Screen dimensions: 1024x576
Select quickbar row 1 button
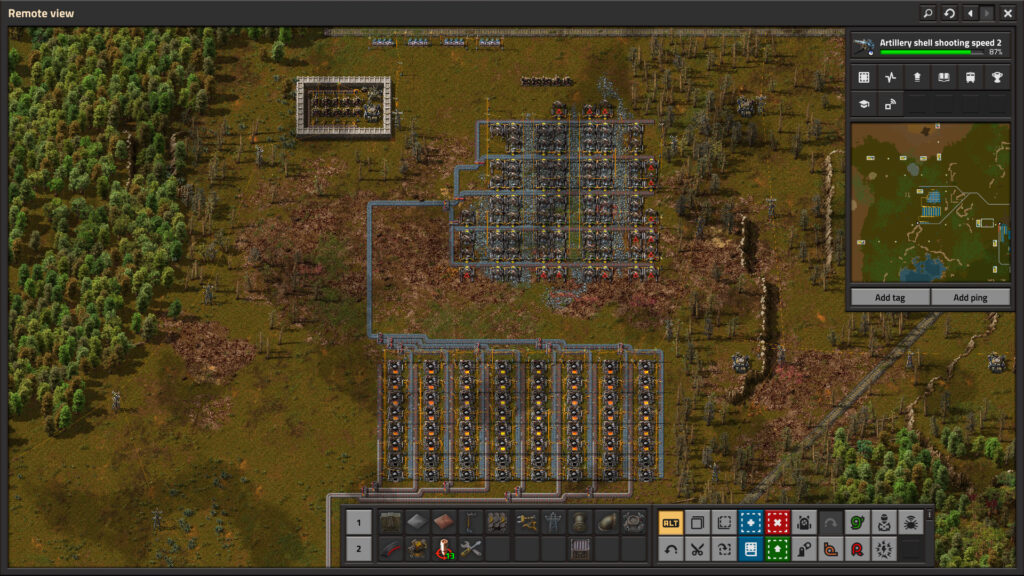coord(360,522)
